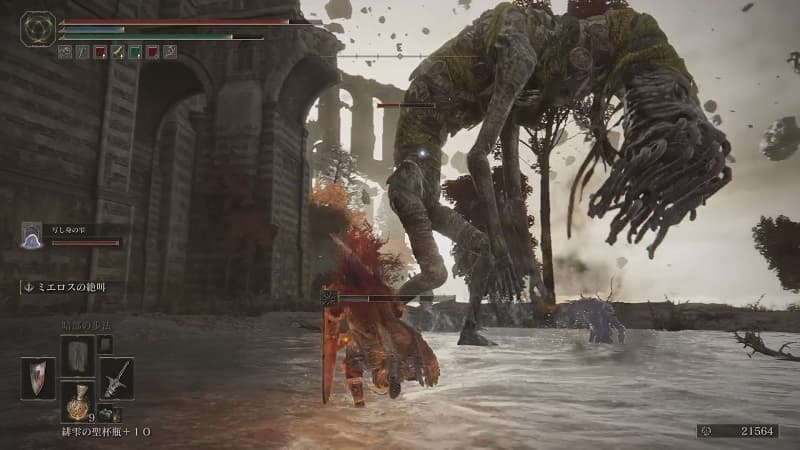Image resolution: width=800 pixels, height=450 pixels.
Task: Click the Mimic Tear summon portrait
Action: (x=32, y=236)
